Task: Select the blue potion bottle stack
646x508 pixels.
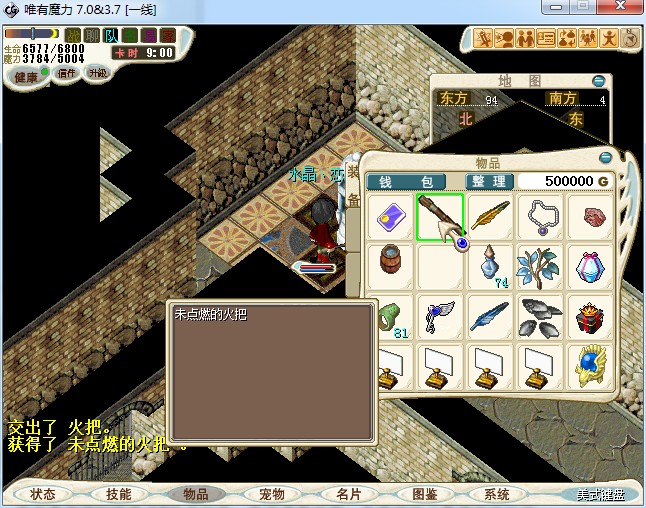Action: pyautogui.click(x=490, y=267)
